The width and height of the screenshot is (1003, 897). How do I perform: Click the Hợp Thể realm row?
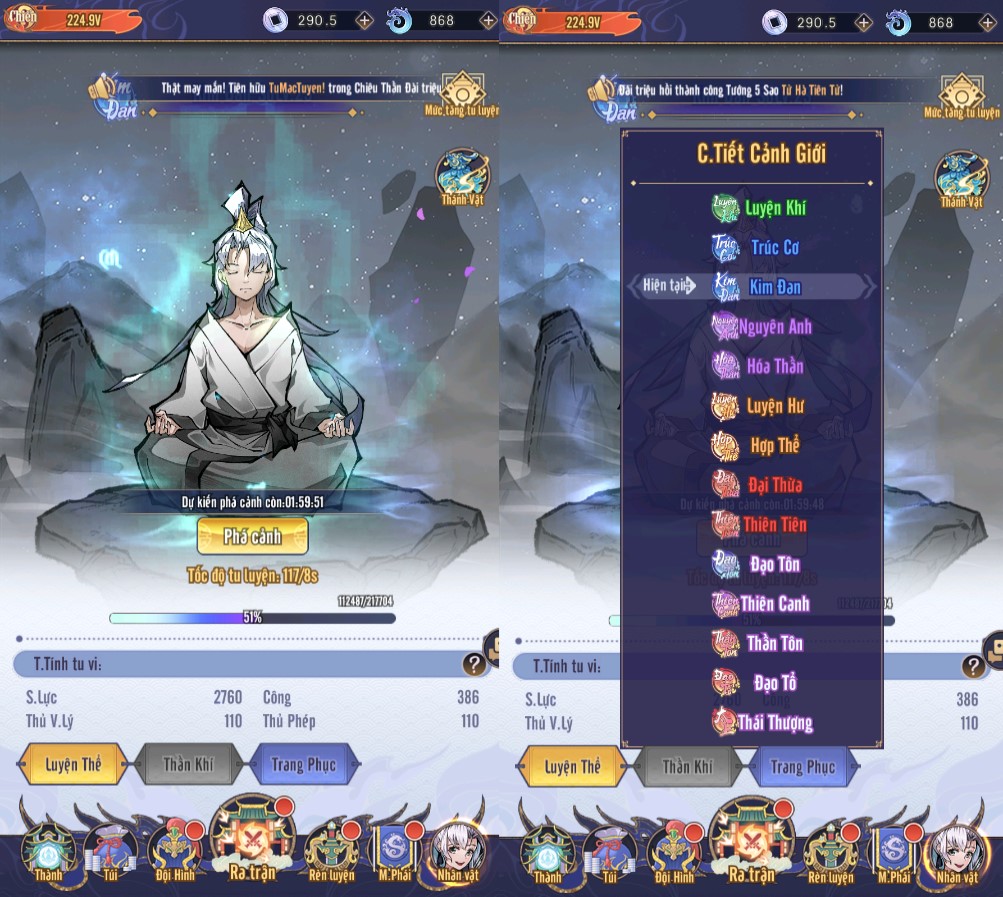[759, 445]
